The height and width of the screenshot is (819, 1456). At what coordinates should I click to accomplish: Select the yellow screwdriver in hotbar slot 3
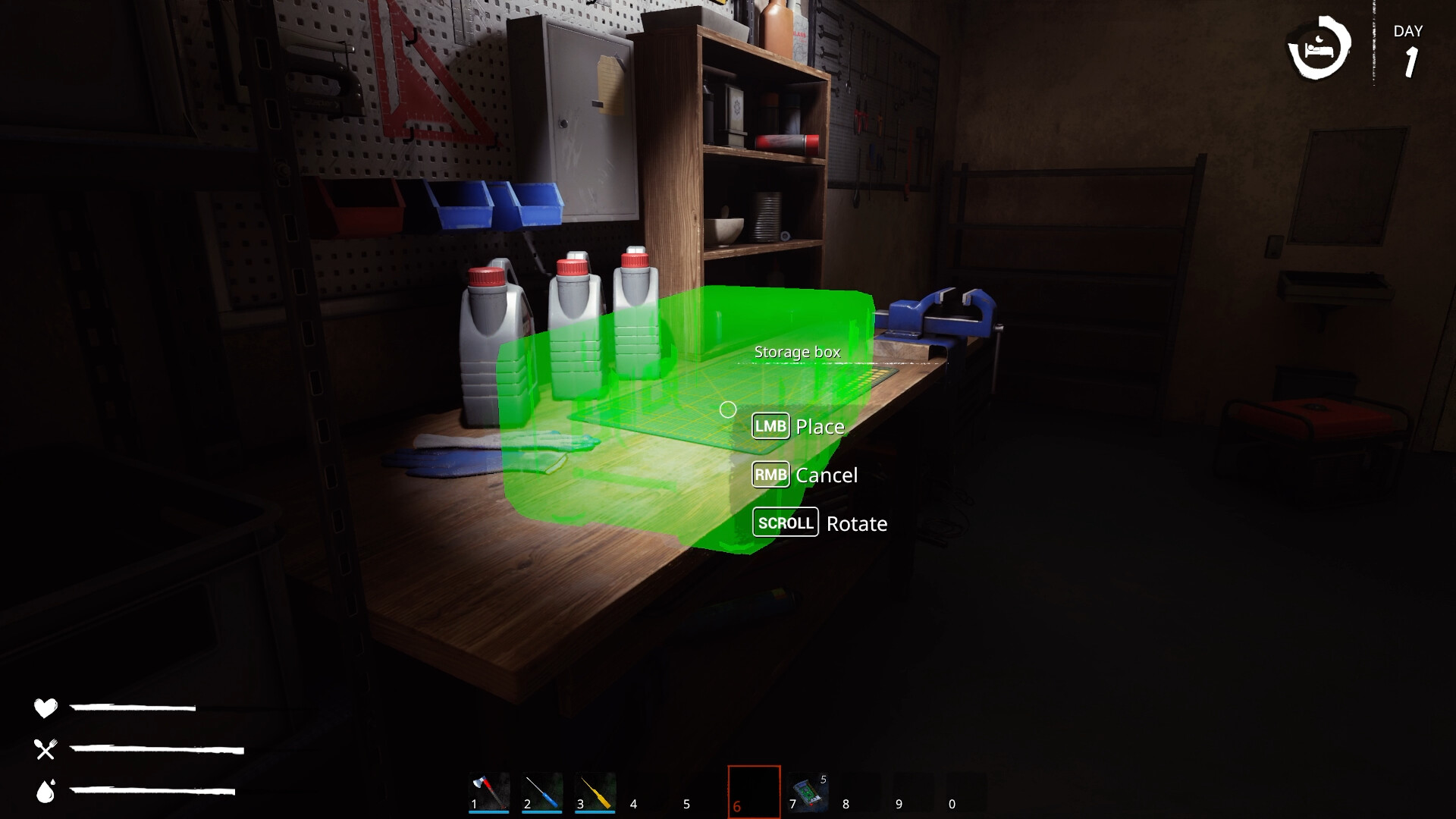click(596, 789)
